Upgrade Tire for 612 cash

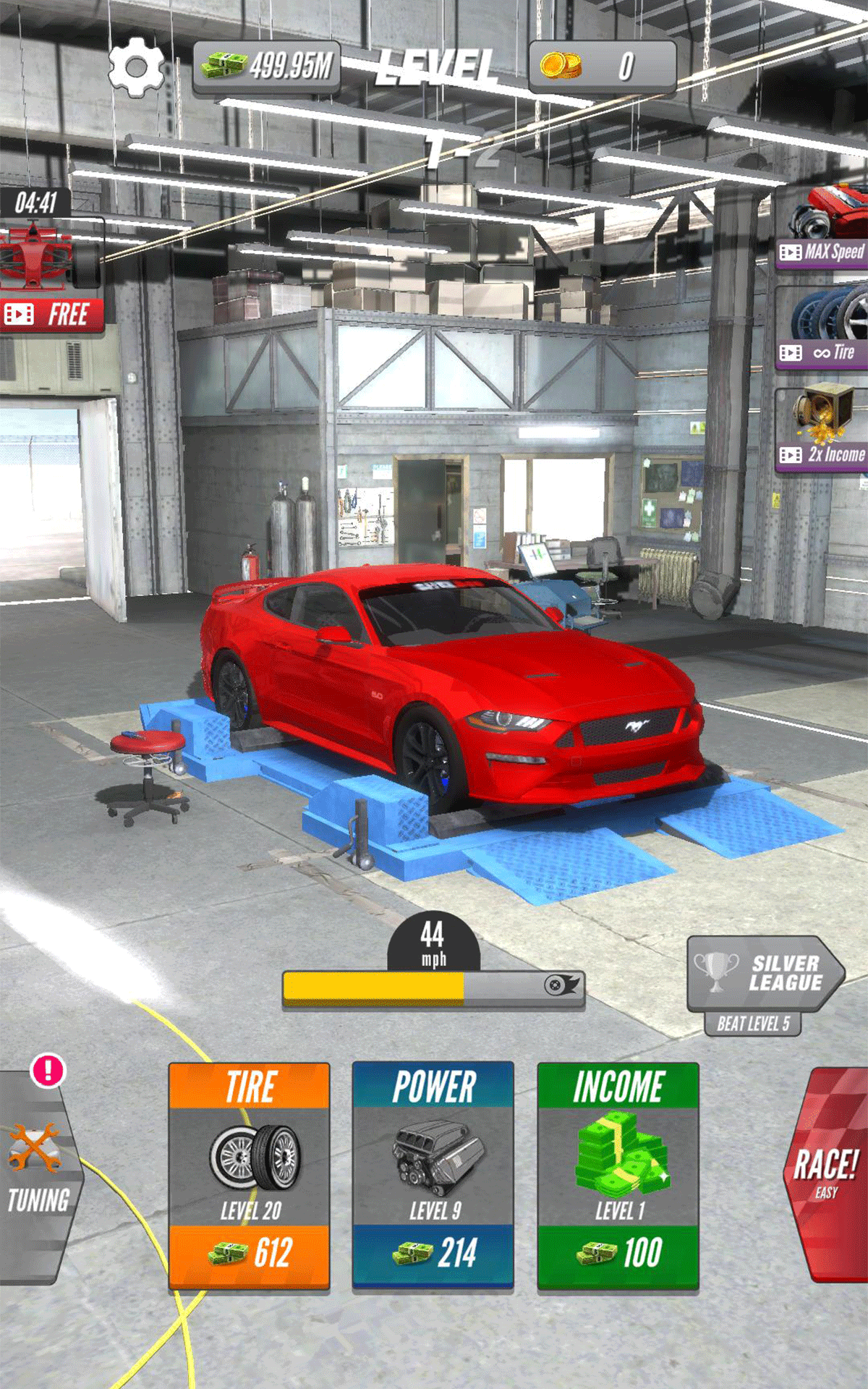(250, 1252)
